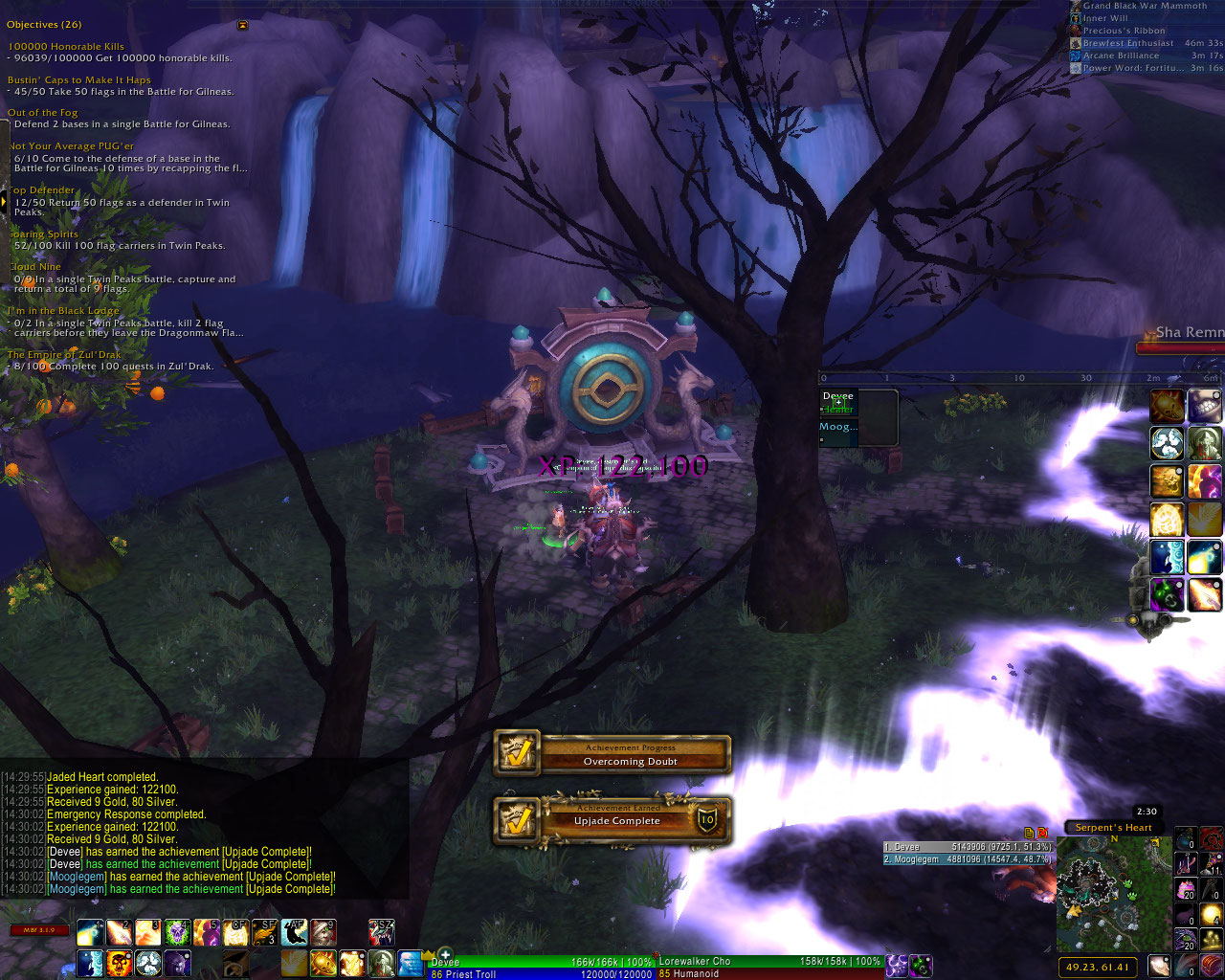Click Mooglegem's row in the damage meter
The width and height of the screenshot is (1225, 980).
coord(968,859)
